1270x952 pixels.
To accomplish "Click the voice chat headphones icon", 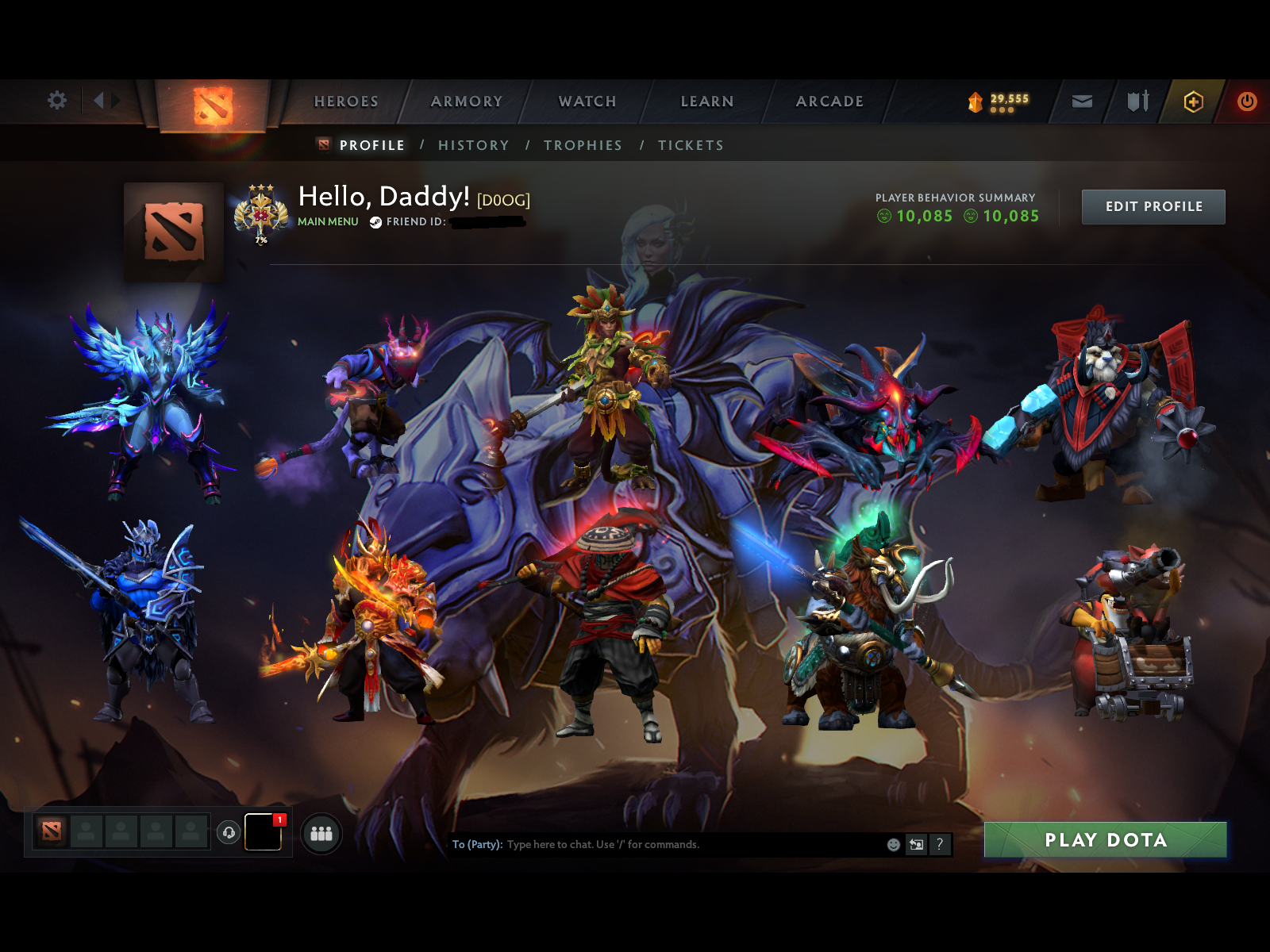I will pos(229,832).
